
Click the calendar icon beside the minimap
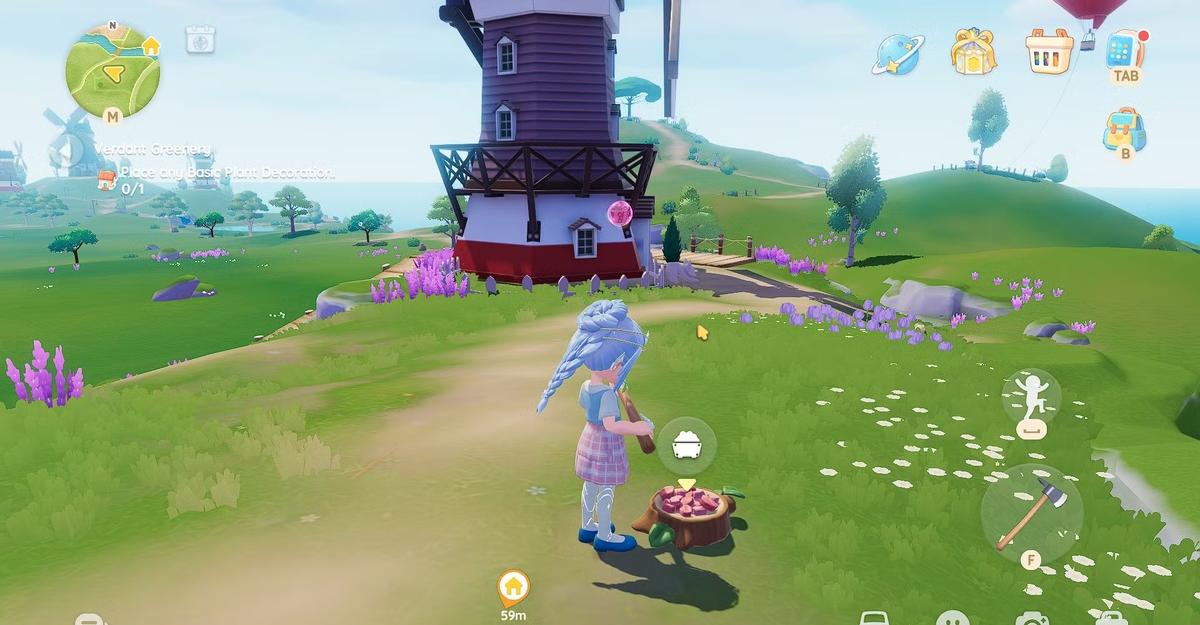point(201,40)
